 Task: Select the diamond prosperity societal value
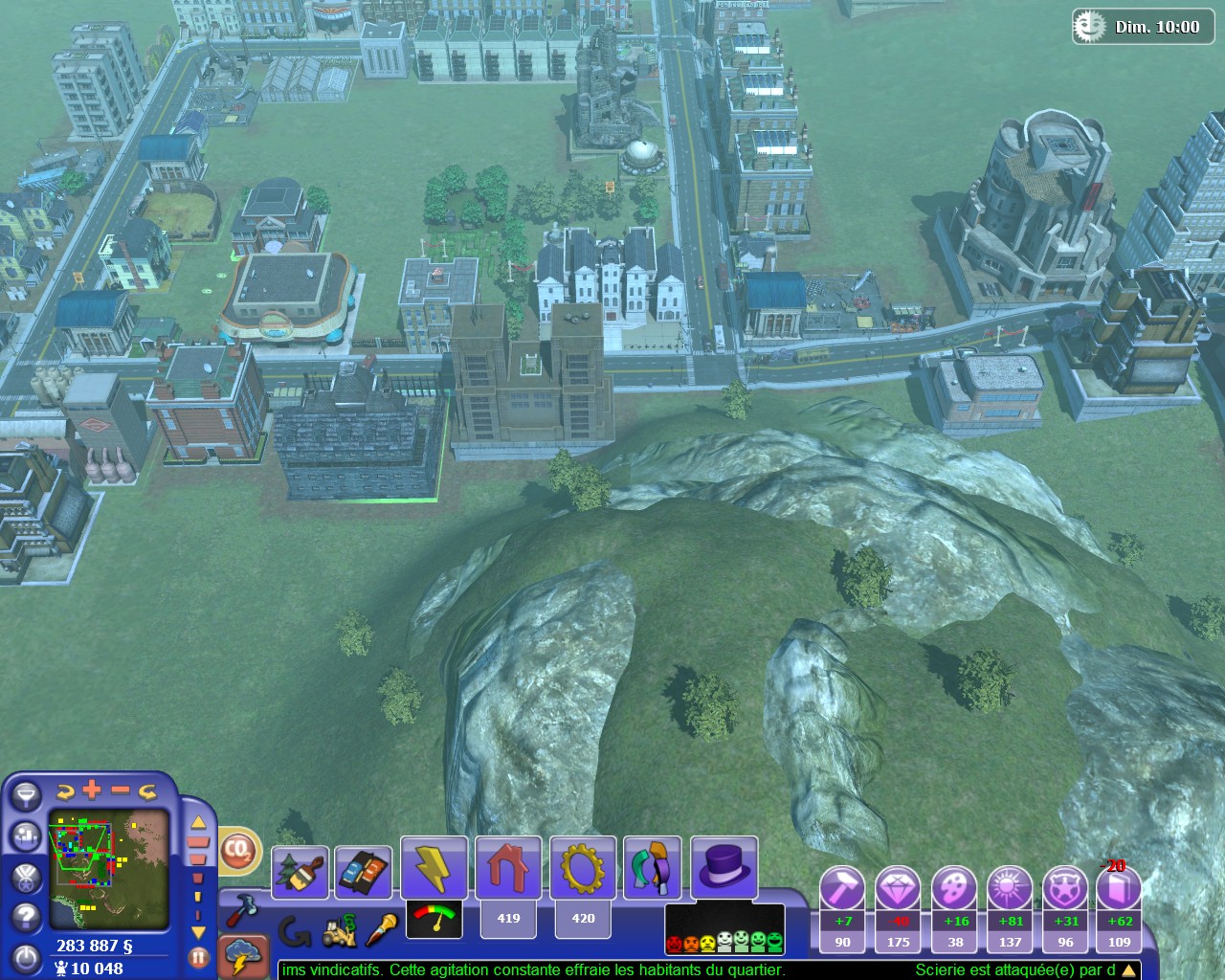(x=898, y=890)
